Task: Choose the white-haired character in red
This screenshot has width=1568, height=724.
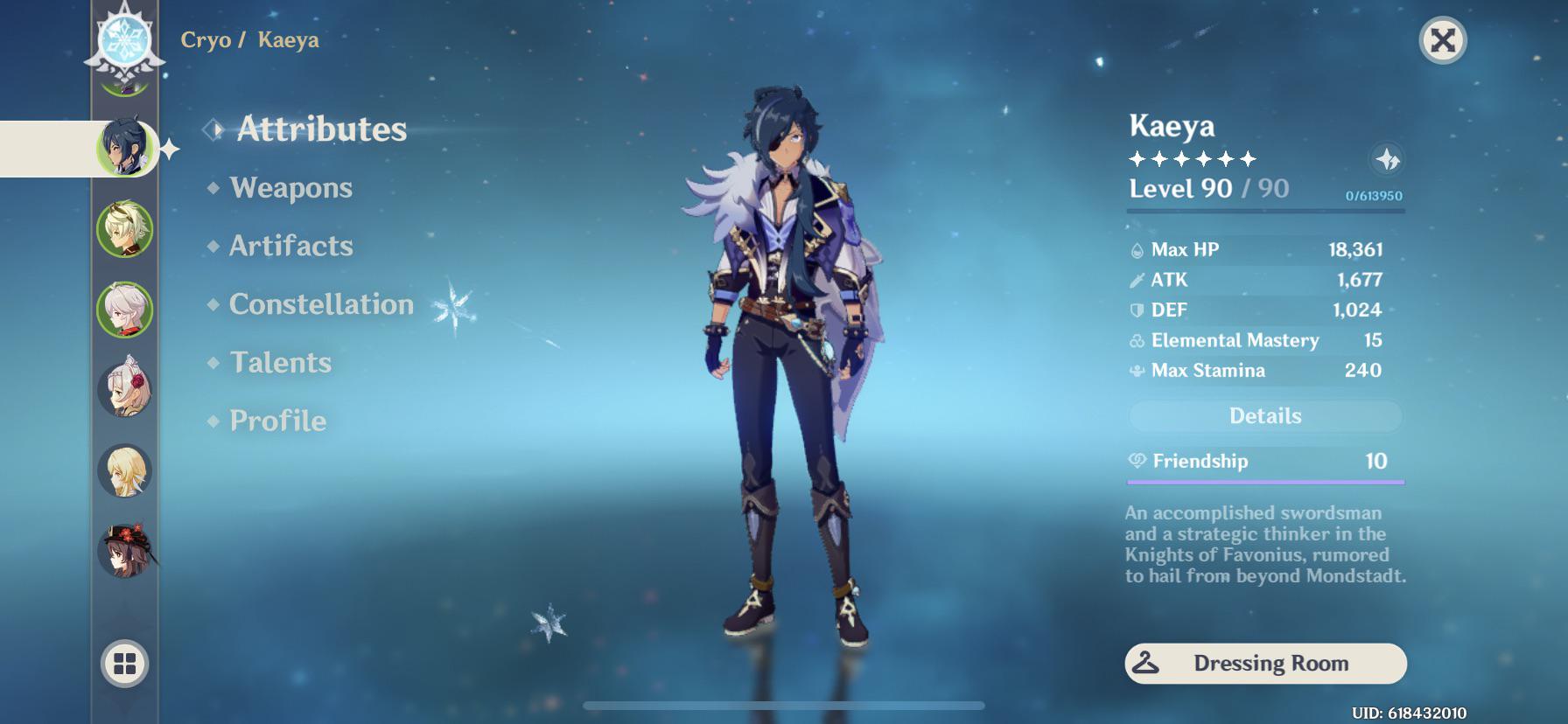Action: (124, 310)
